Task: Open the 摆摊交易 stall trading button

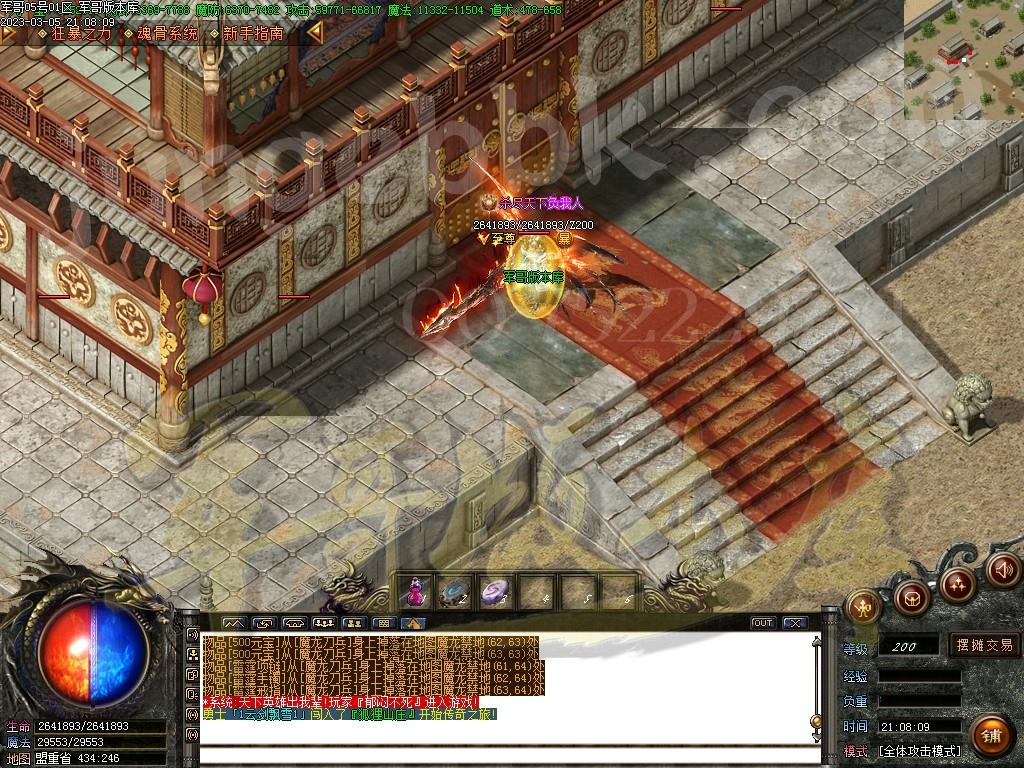Action: pos(984,645)
